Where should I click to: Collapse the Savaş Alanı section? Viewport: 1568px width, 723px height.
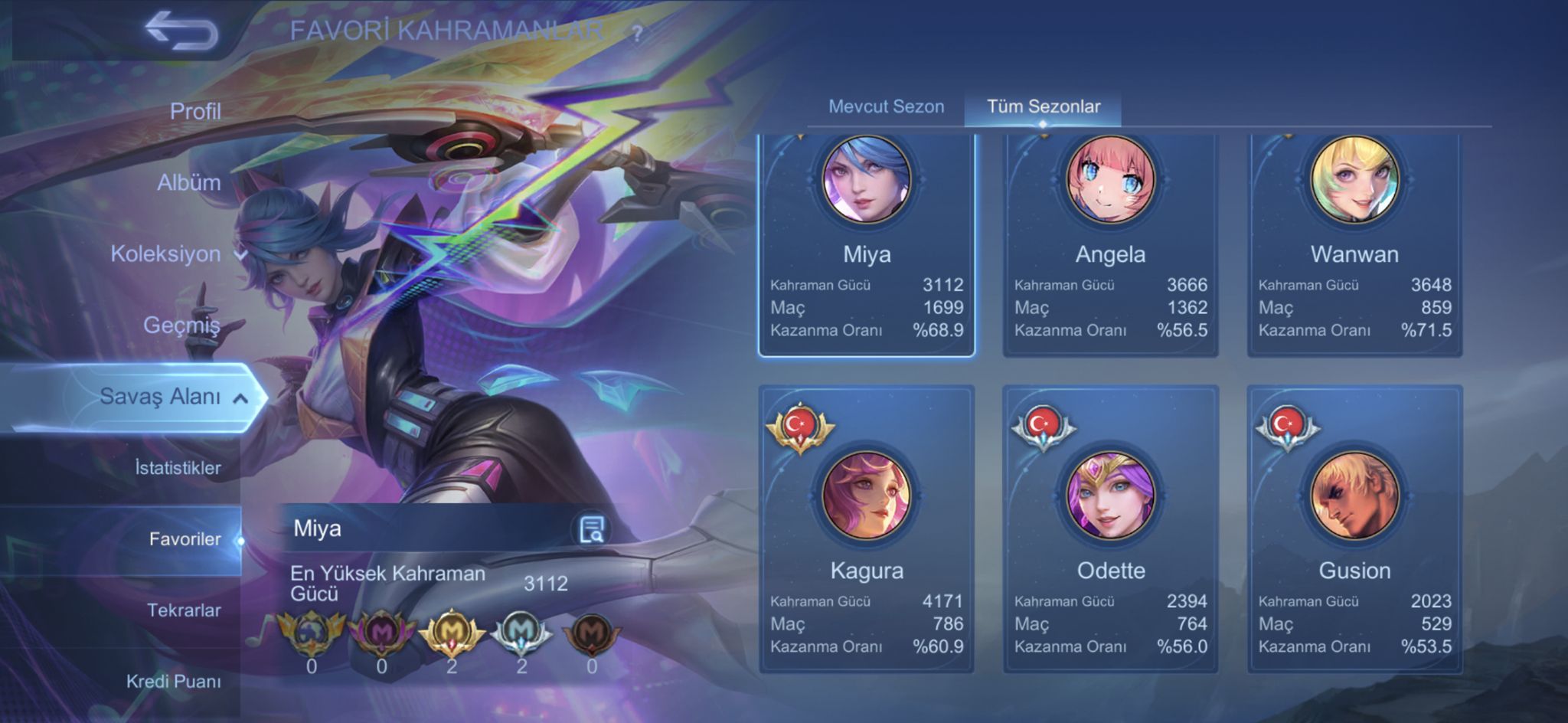(x=240, y=397)
